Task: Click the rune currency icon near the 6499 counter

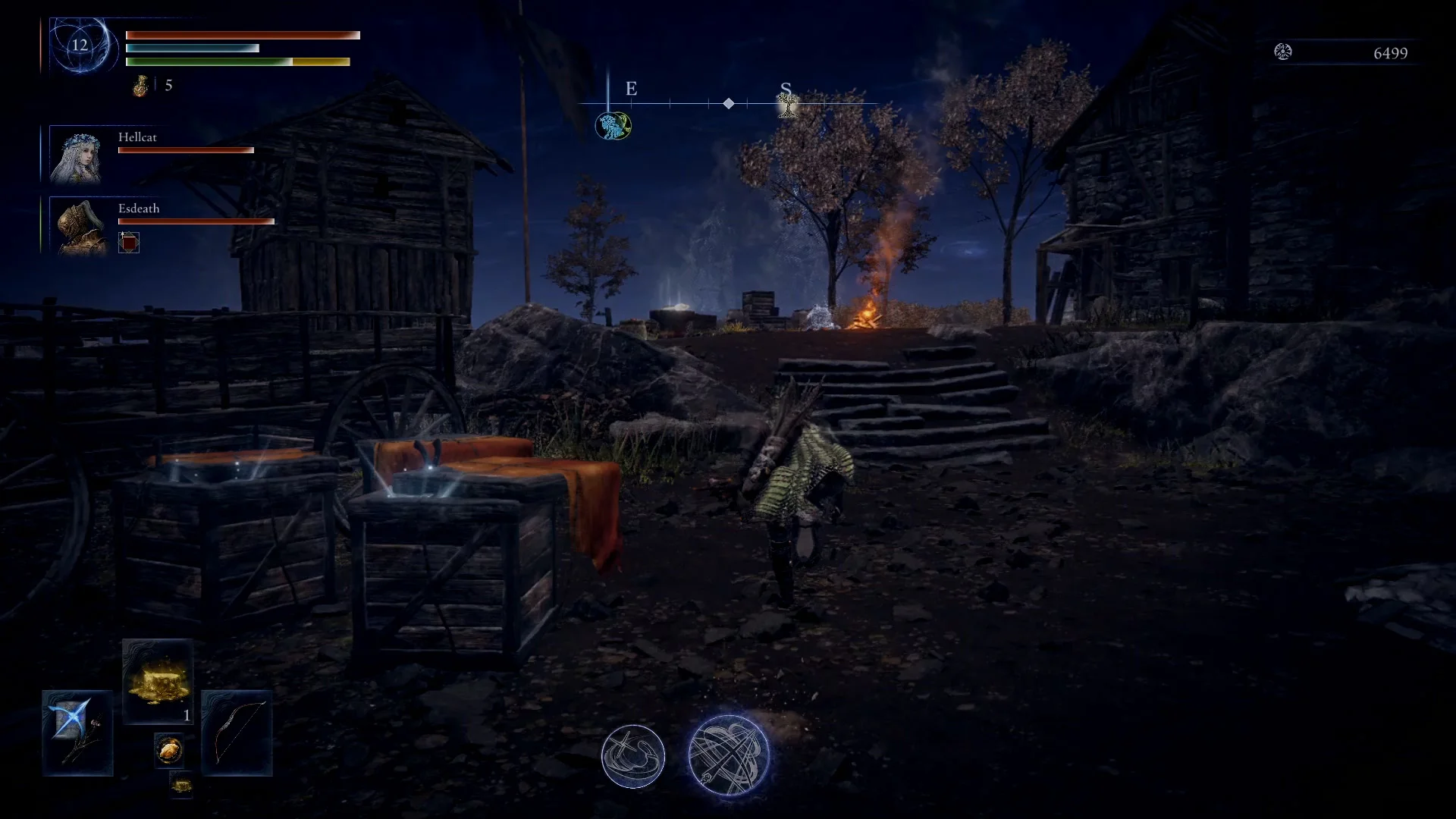Action: coord(1283,52)
